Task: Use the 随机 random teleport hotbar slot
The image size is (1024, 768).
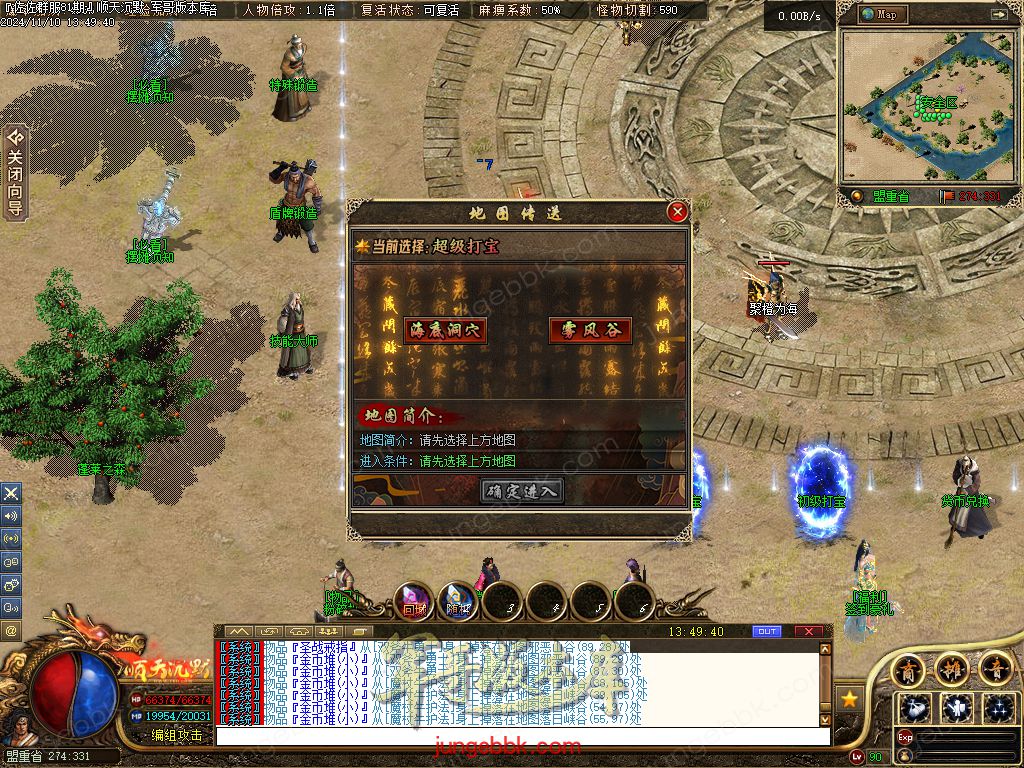Action: (x=458, y=603)
